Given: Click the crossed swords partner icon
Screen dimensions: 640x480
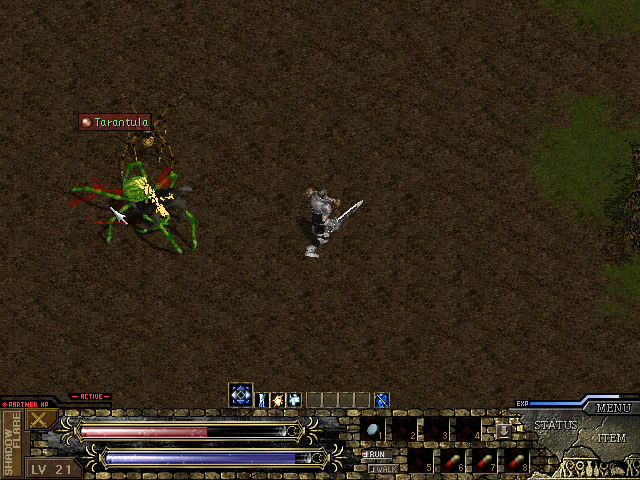Looking at the screenshot, I should point(40,419).
